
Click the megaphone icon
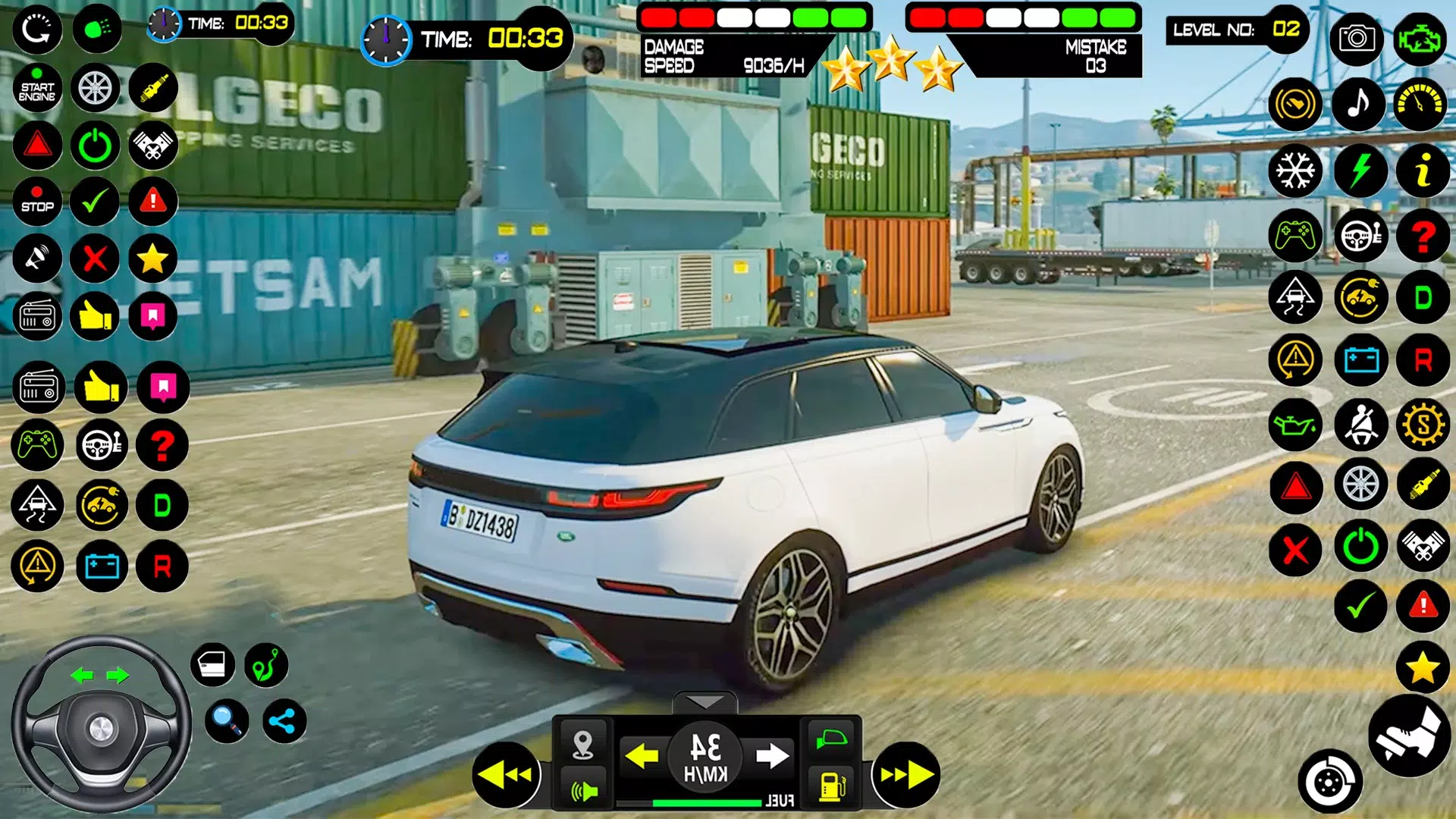click(36, 258)
